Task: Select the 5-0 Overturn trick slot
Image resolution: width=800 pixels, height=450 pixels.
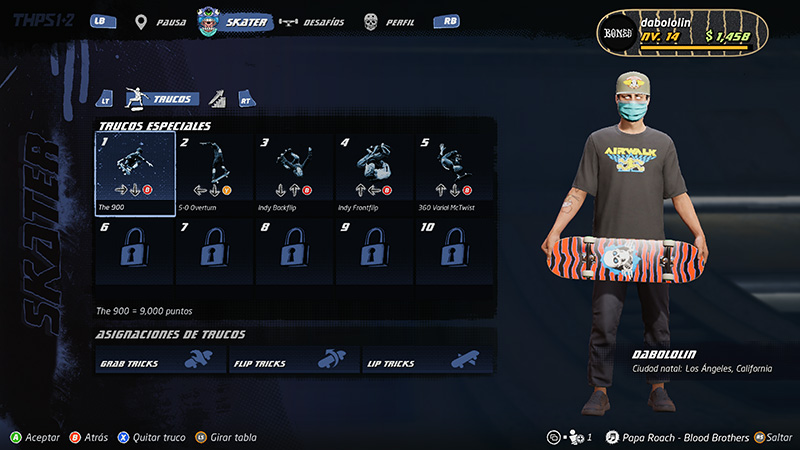Action: click(215, 173)
